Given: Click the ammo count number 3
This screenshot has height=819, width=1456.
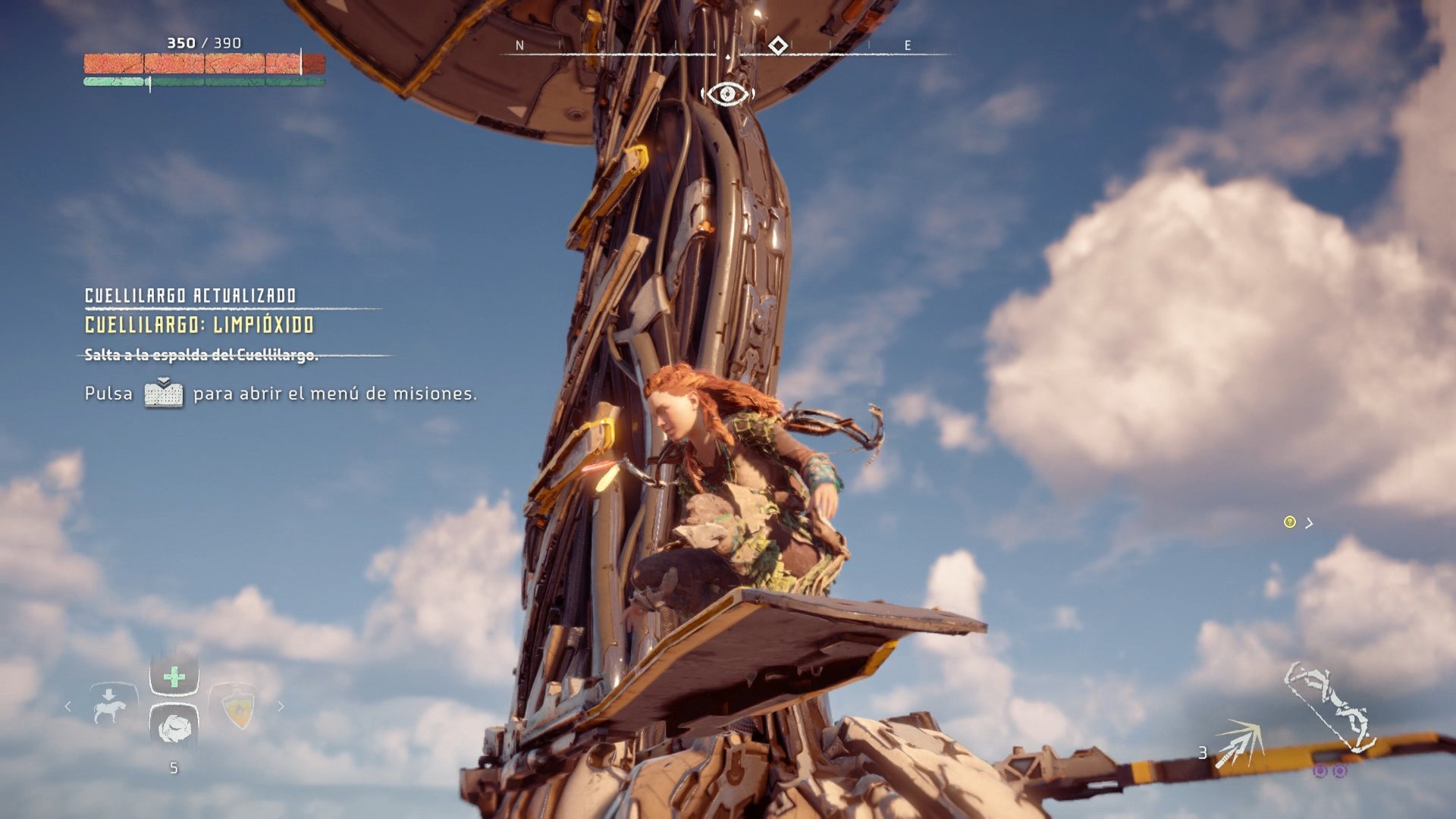Looking at the screenshot, I should pos(1203,754).
